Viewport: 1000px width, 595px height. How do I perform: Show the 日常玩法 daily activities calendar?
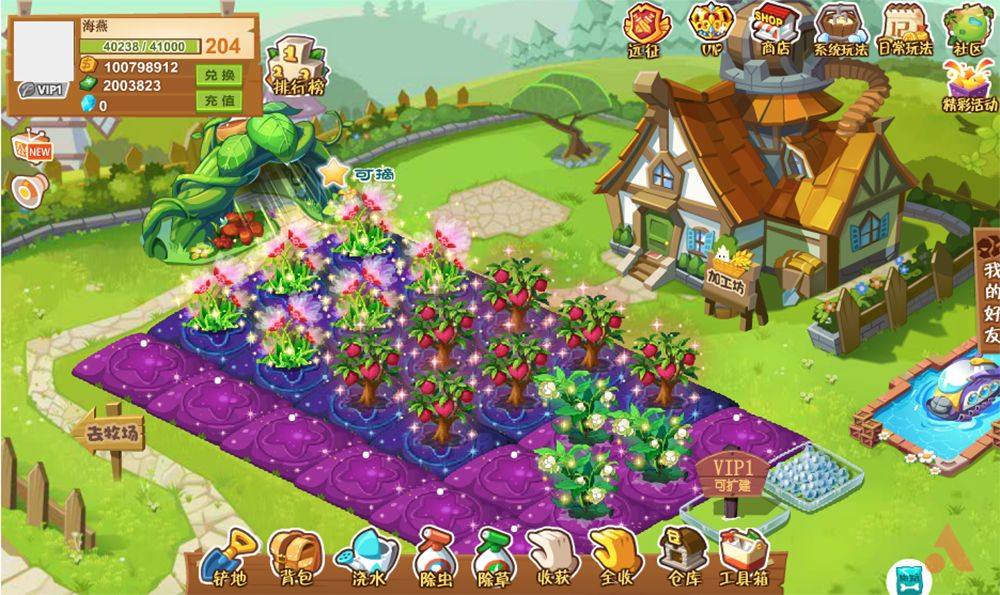pyautogui.click(x=904, y=27)
